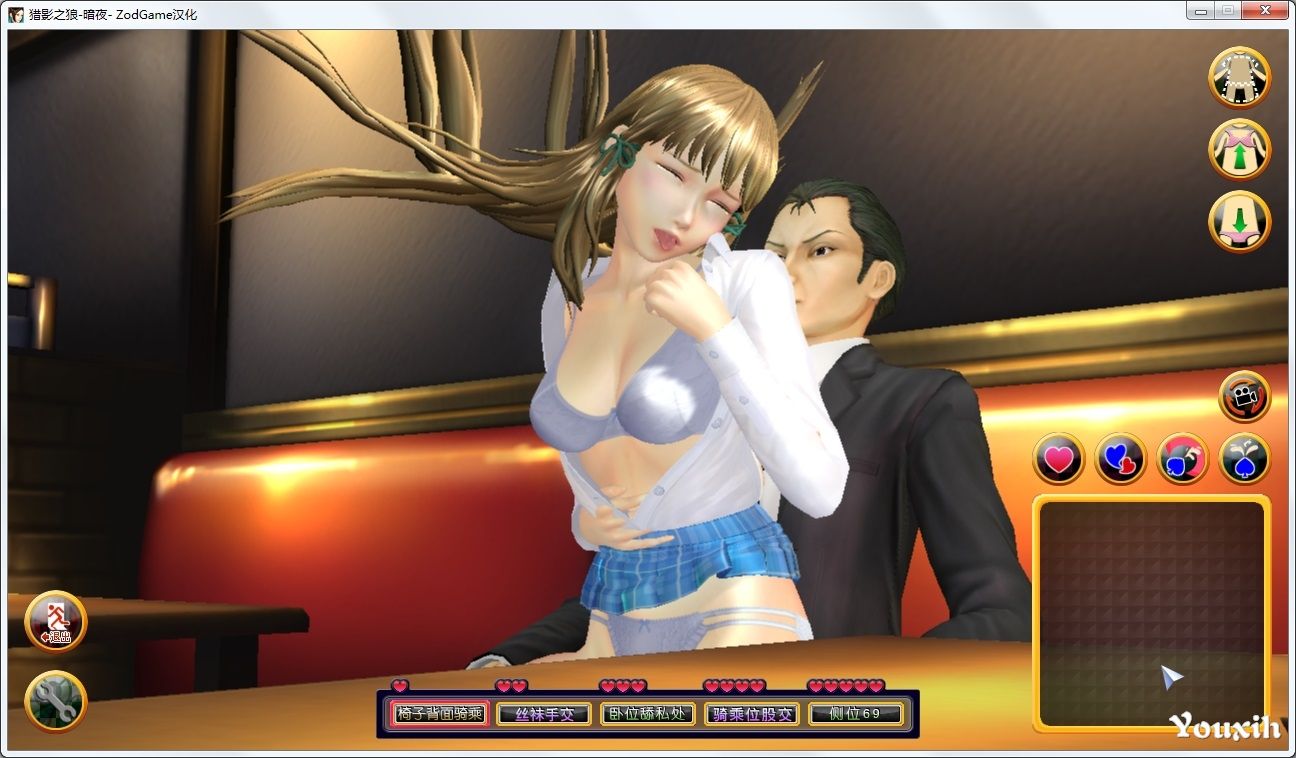This screenshot has height=758, width=1296.
Task: Toggle the camera mode icon
Action: click(x=1244, y=397)
